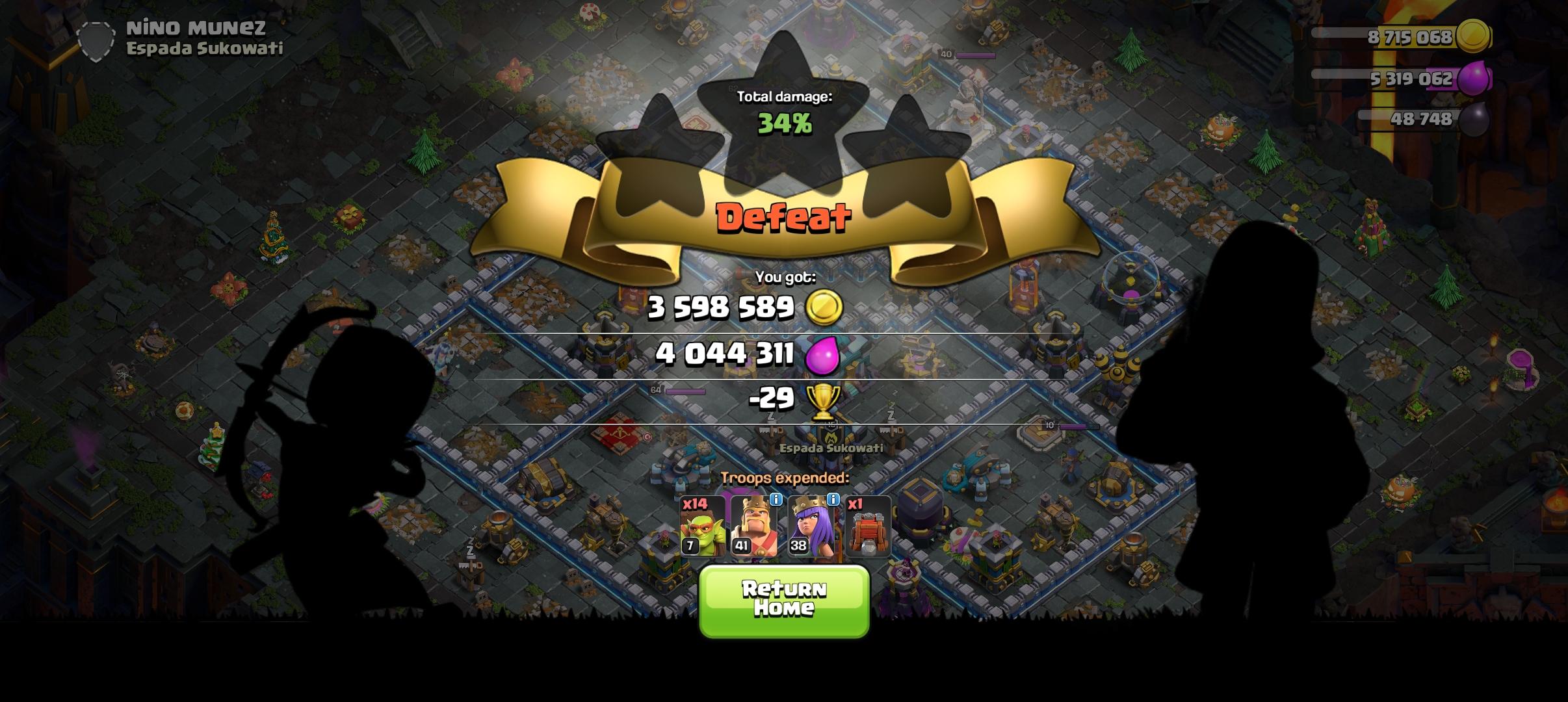Click the gold coin icon beside 3 598 589
This screenshot has width=1568, height=702.
[824, 308]
